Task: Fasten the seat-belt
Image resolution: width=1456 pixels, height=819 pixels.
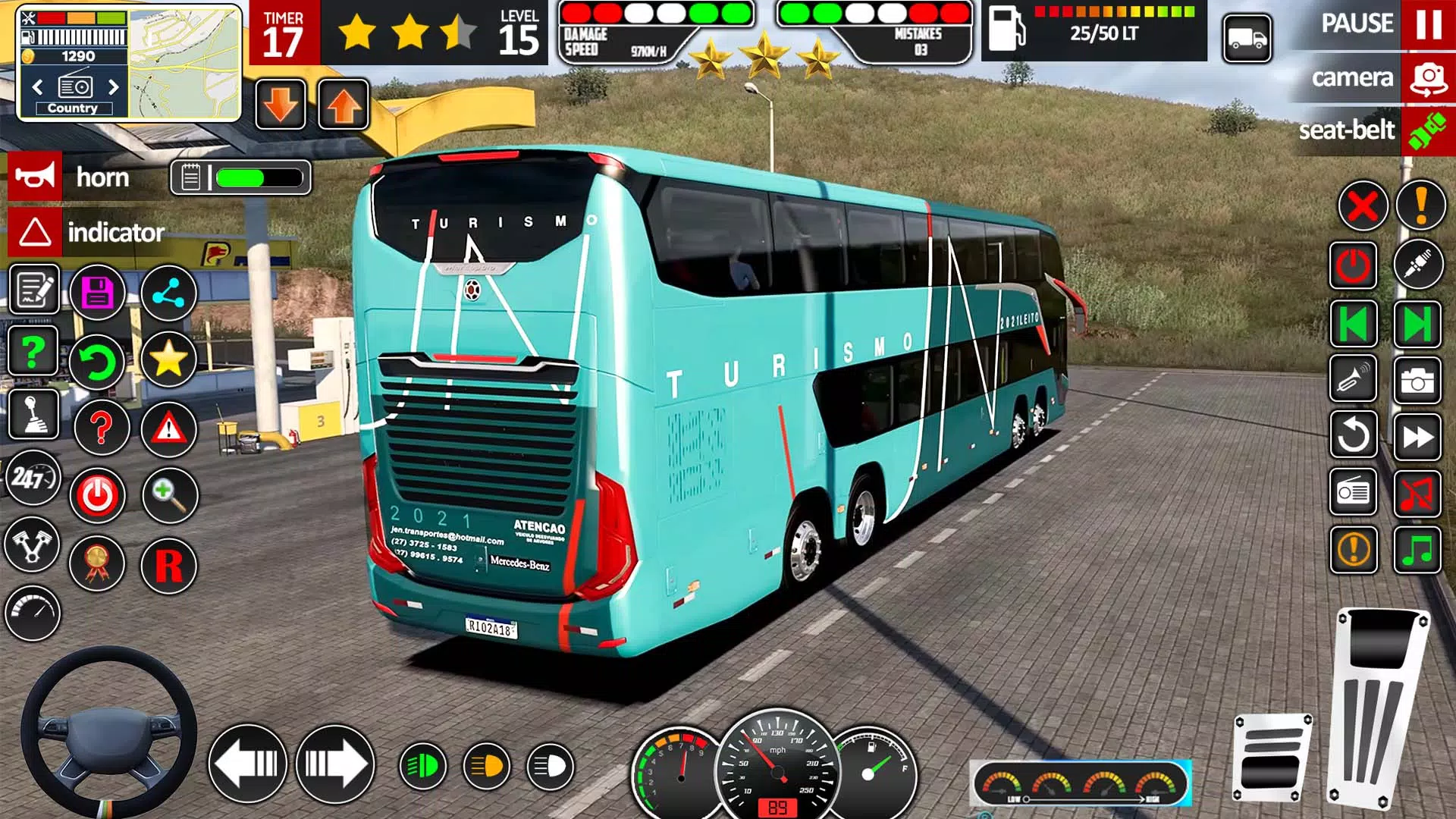Action: 1428,130
